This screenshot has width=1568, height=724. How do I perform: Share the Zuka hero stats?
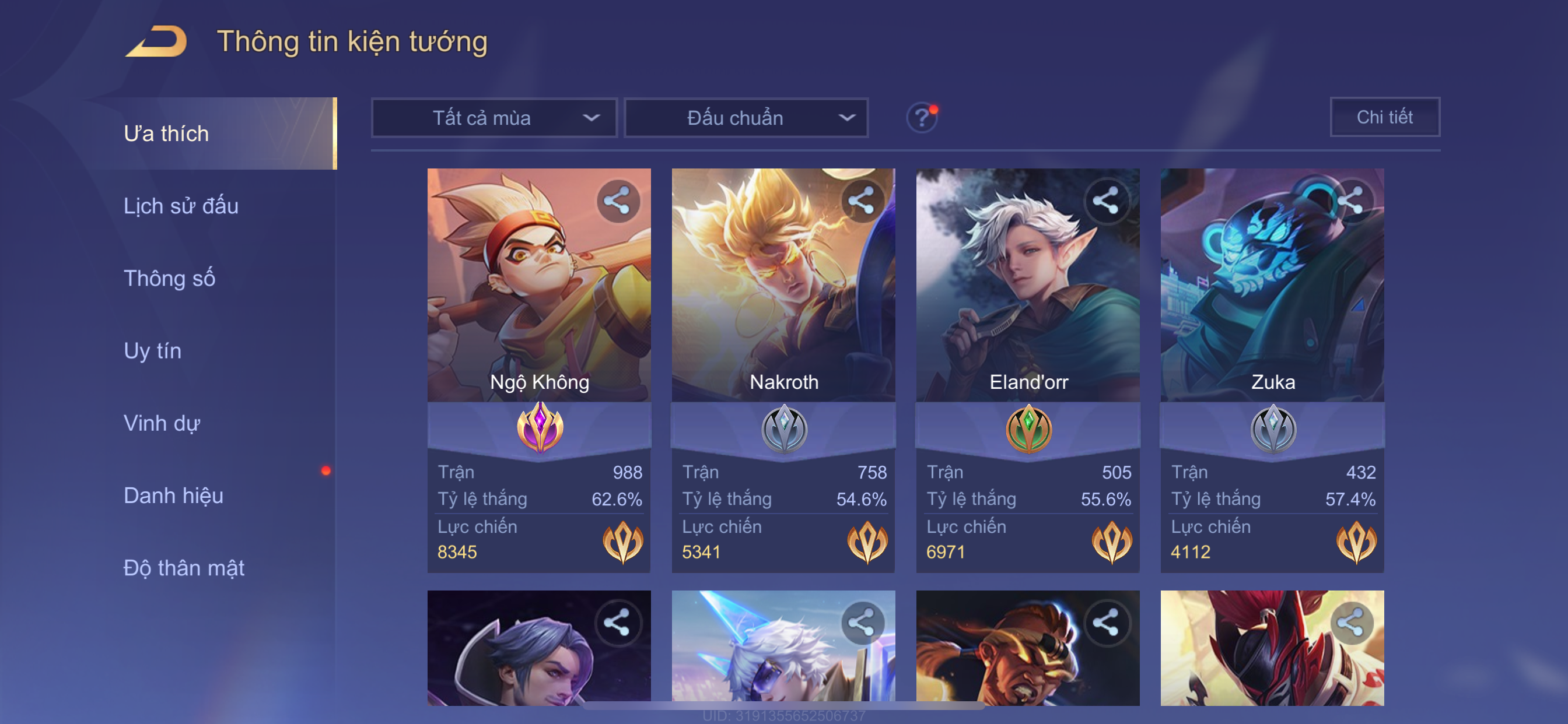coord(1350,201)
